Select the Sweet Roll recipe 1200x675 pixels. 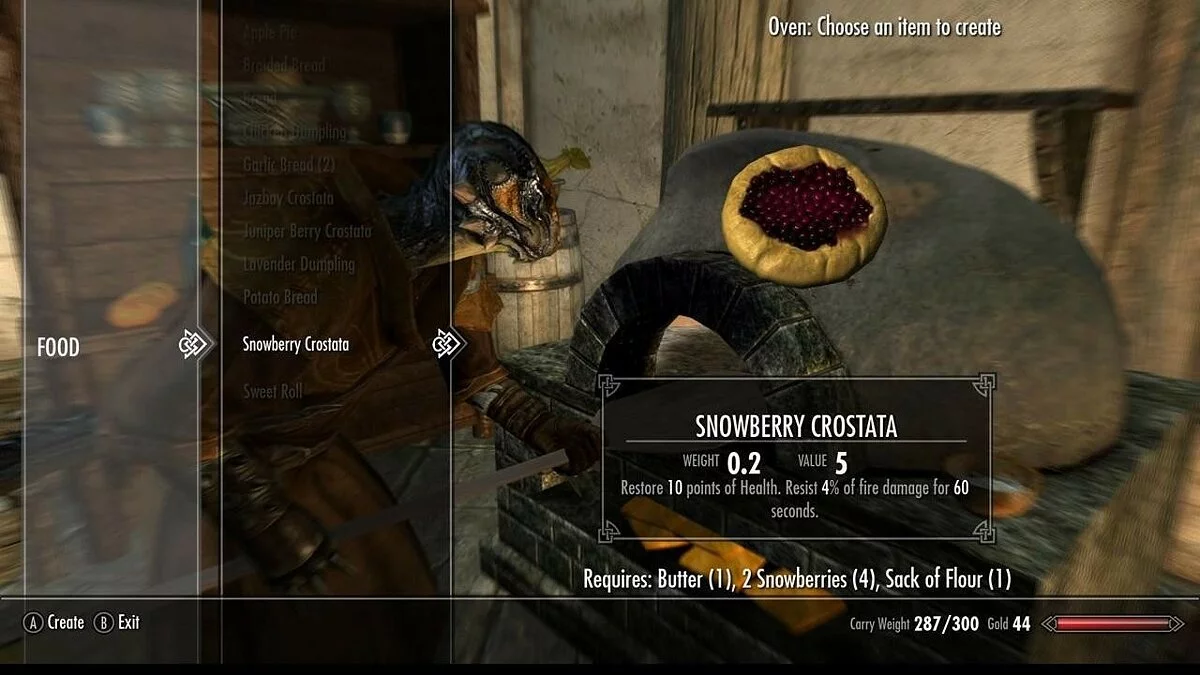tap(273, 391)
